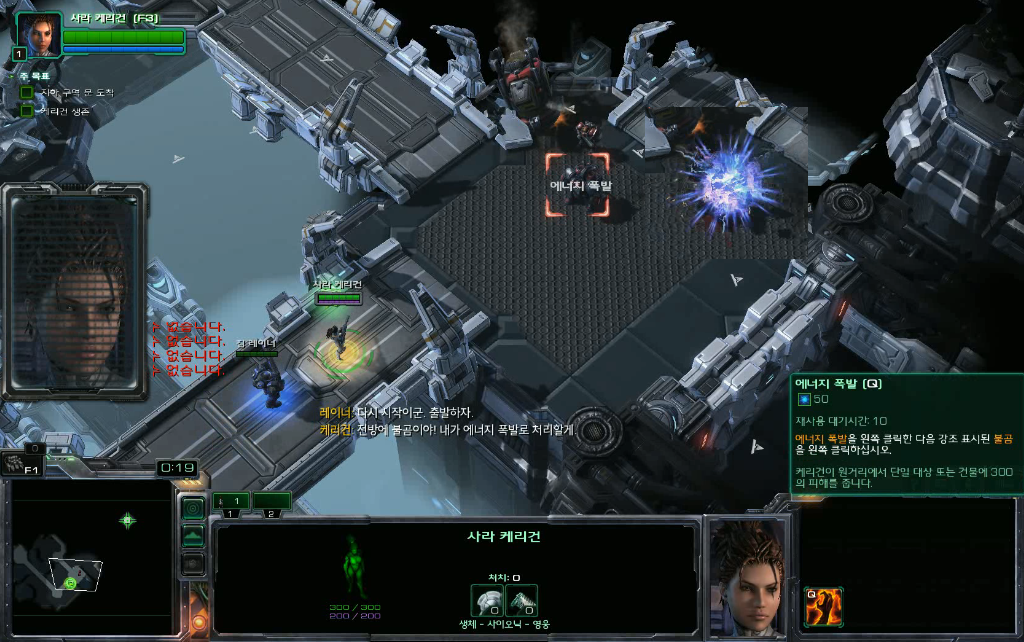Select the empty control group 2 tab
The width and height of the screenshot is (1024, 642).
(x=271, y=501)
